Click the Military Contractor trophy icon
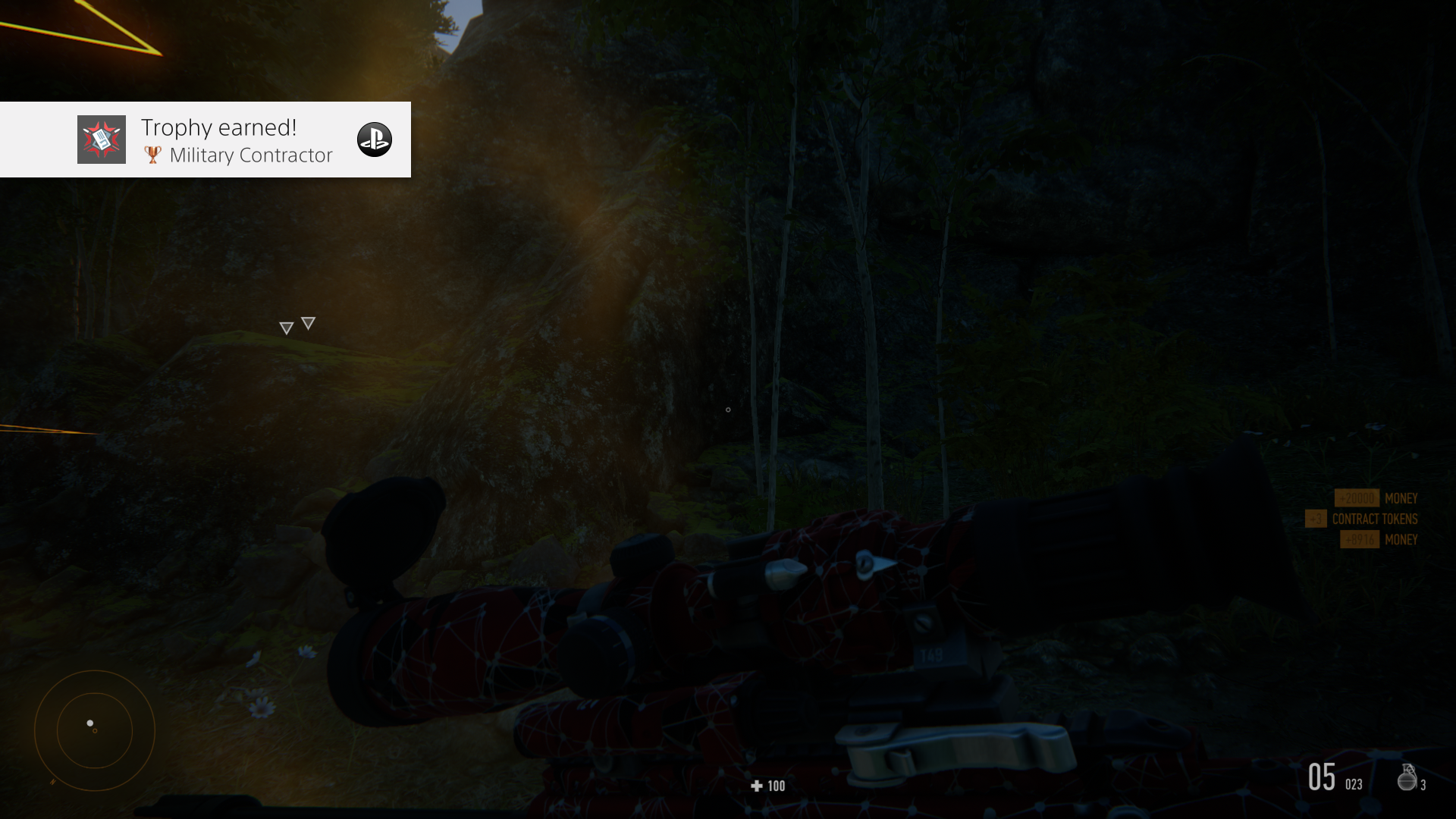This screenshot has height=819, width=1456. pos(101,139)
